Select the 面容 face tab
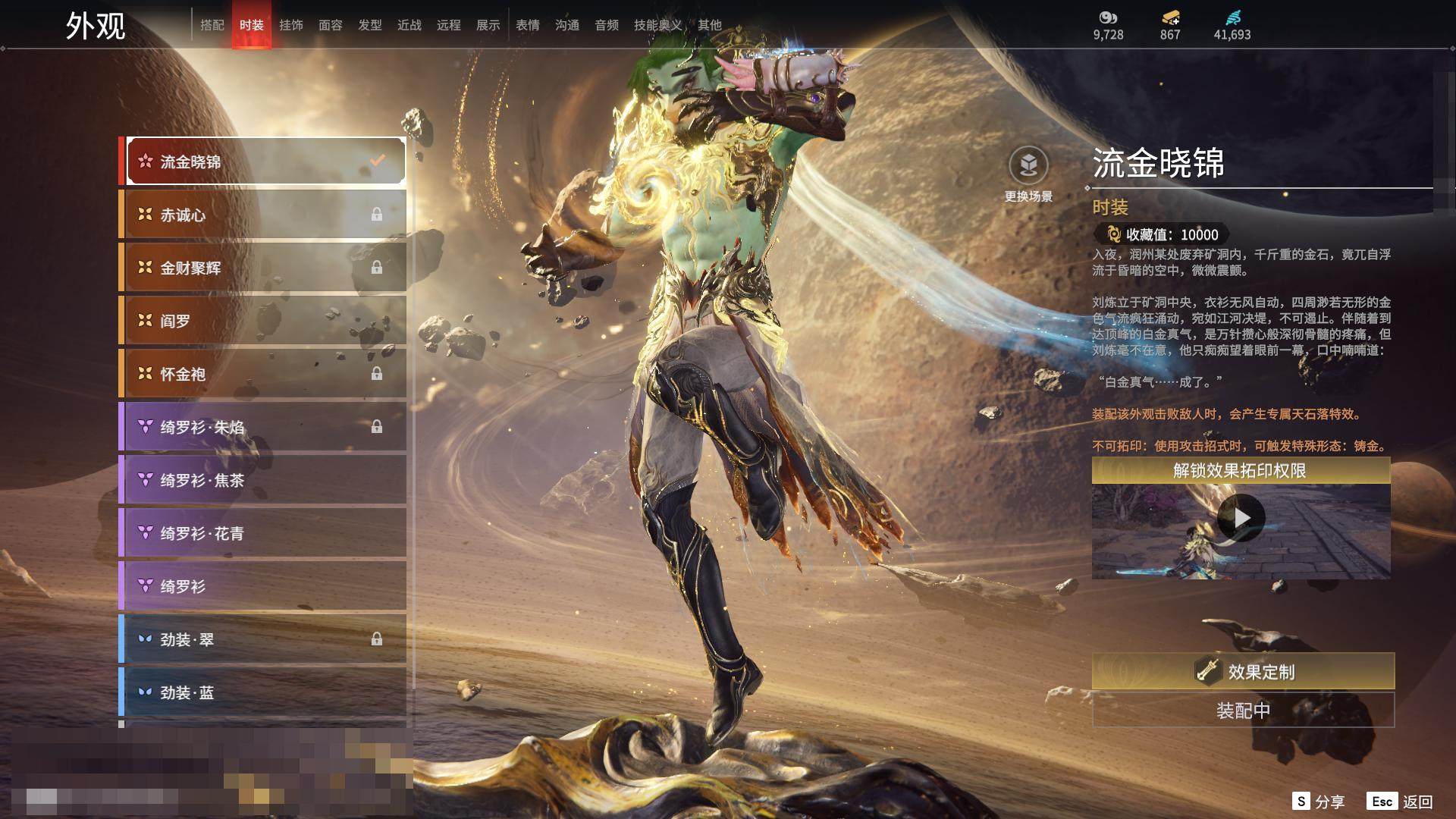1456x819 pixels. pyautogui.click(x=331, y=25)
